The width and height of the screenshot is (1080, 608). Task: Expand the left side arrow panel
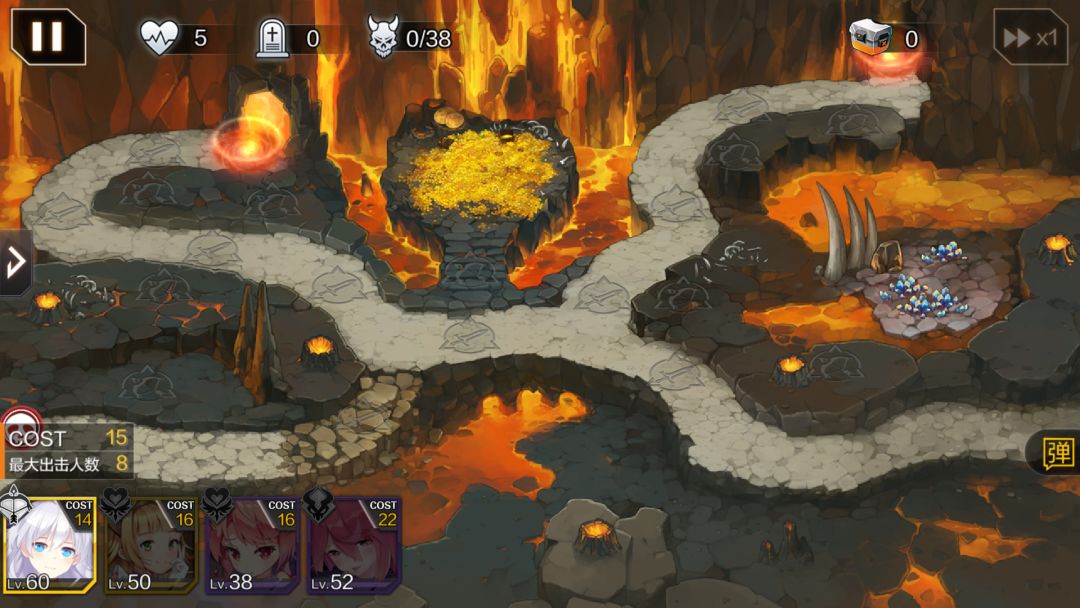[x=15, y=263]
